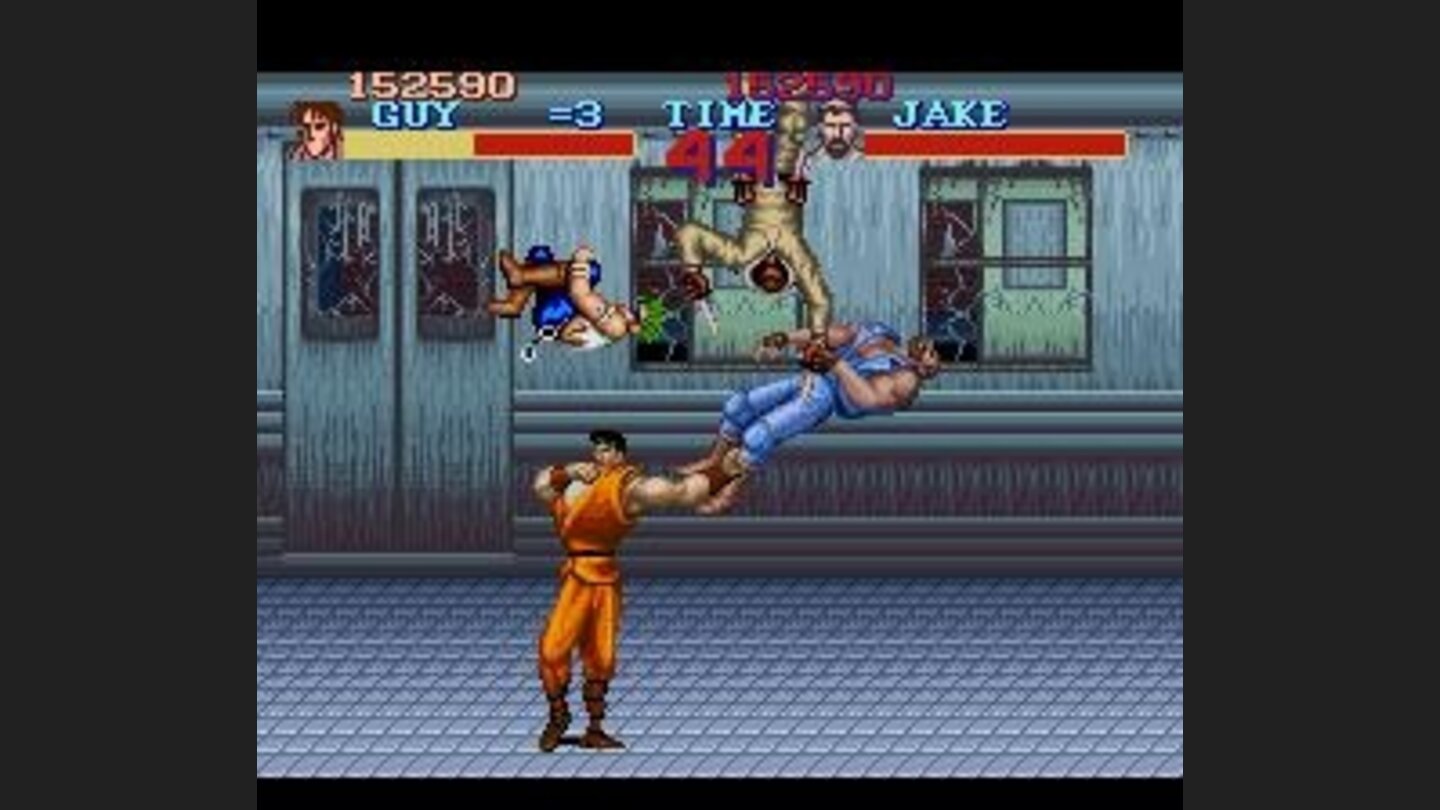Select the JAKE name label

tap(953, 116)
